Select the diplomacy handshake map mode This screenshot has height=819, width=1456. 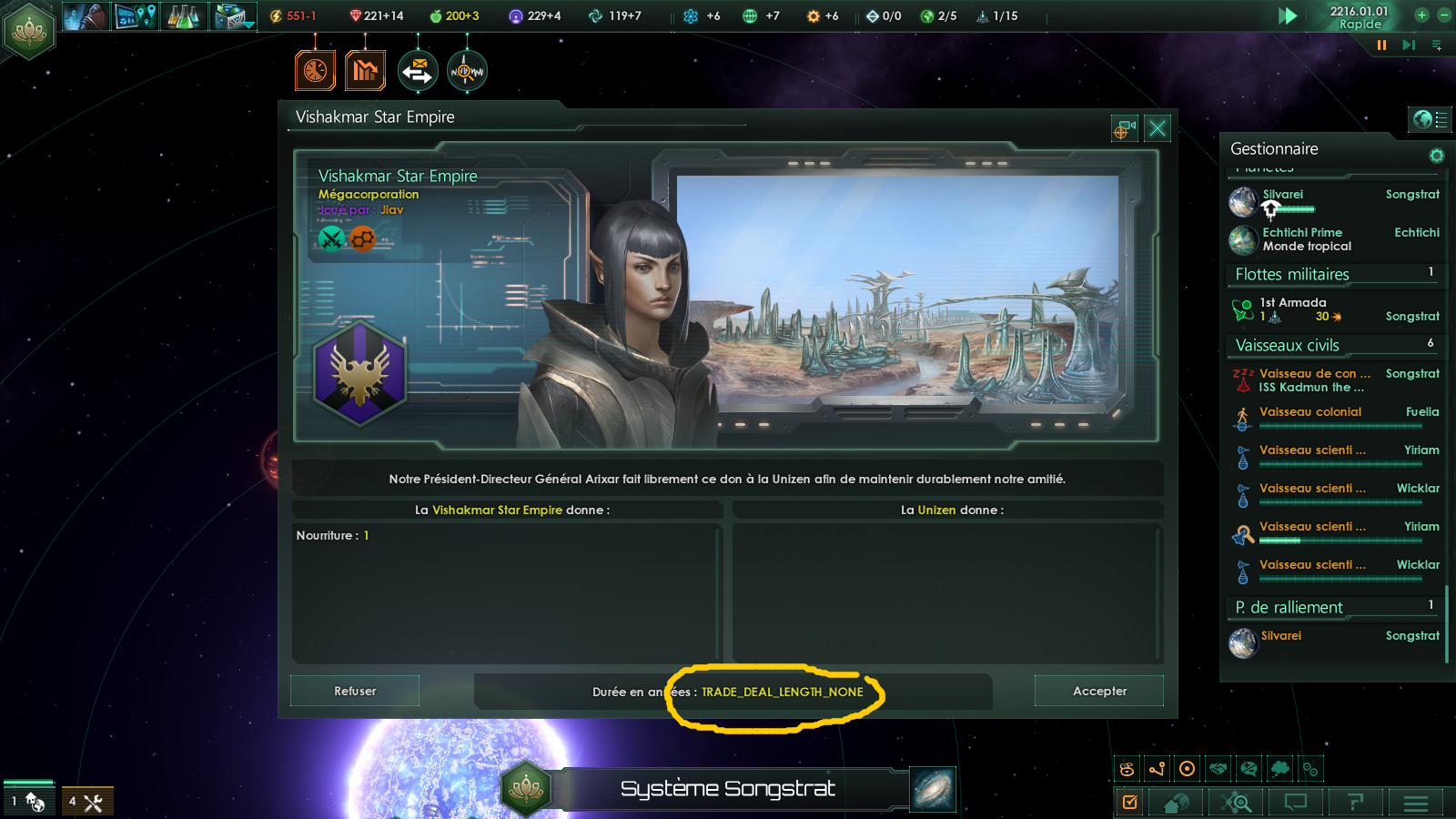(x=1217, y=768)
